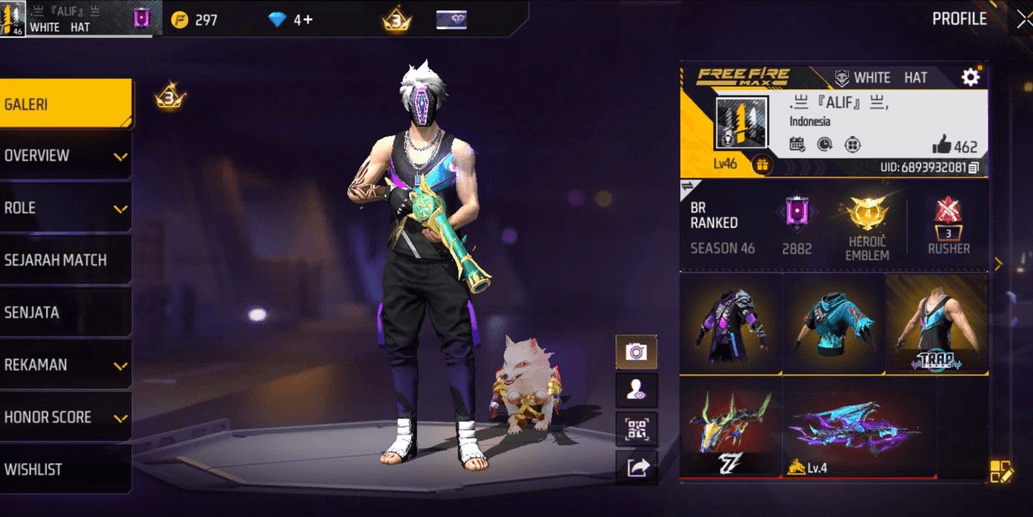Like the profile with thumbs-up
Viewport: 1033px width, 517px height.
[x=943, y=146]
